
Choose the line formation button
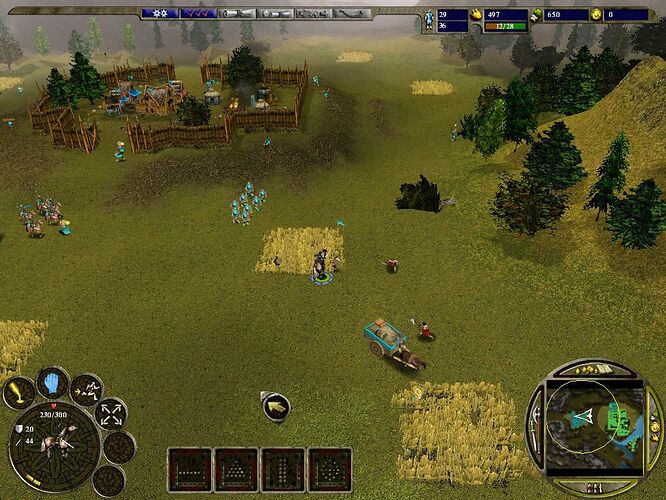(190, 469)
